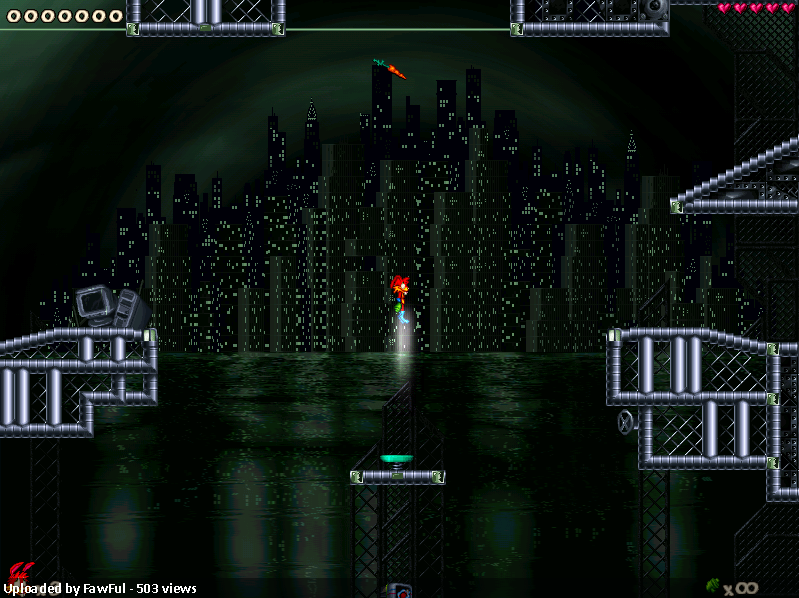Click the red rabbit lives icon

(x=17, y=573)
